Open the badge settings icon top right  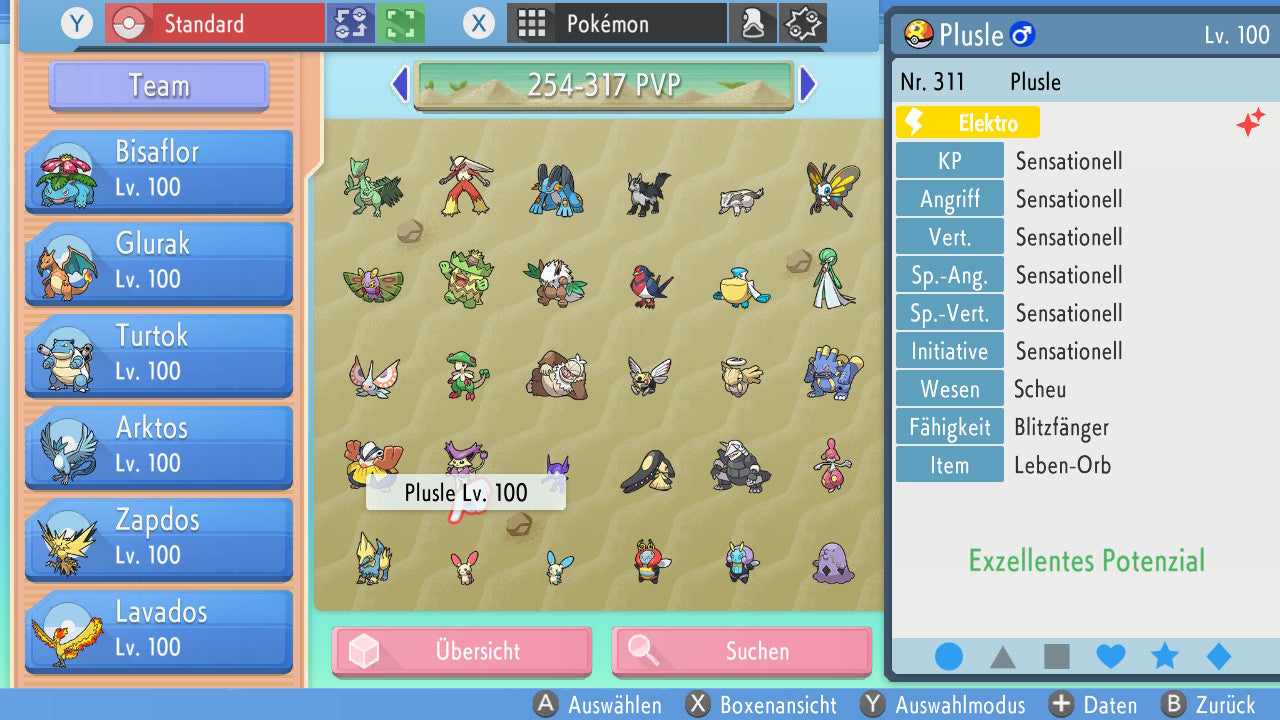(802, 22)
